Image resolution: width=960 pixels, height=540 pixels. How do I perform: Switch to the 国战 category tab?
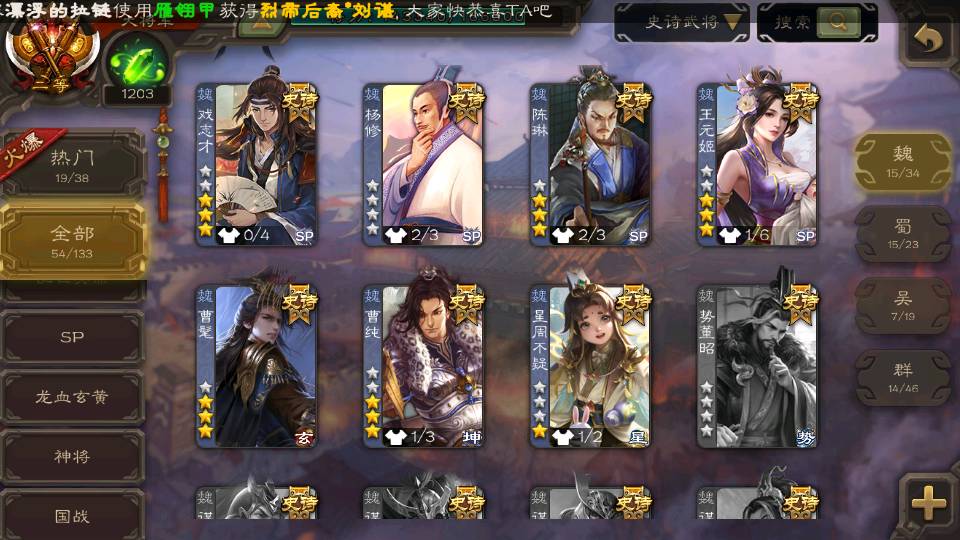click(x=72, y=516)
